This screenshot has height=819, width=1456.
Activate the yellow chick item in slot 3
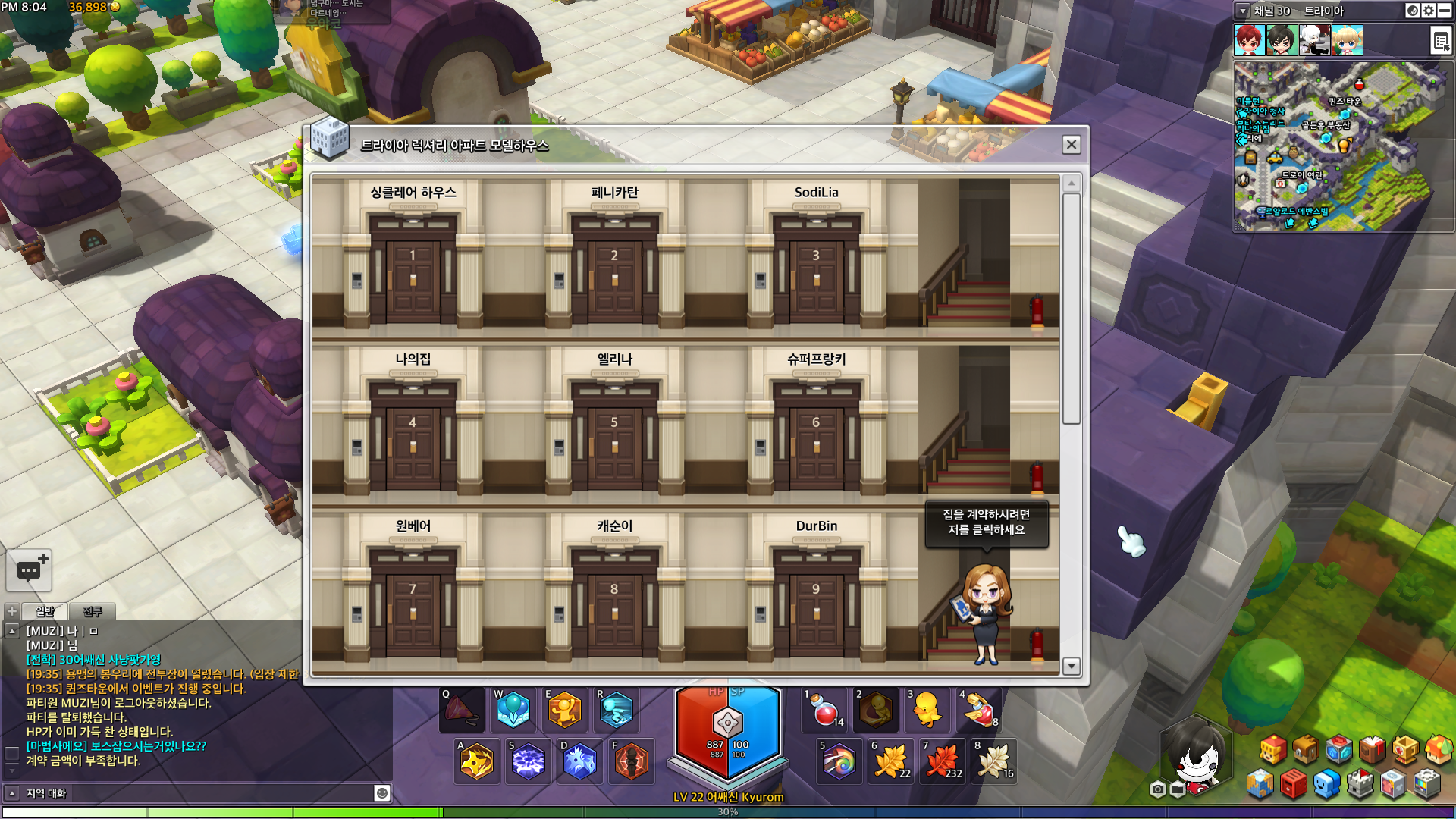pyautogui.click(x=927, y=711)
